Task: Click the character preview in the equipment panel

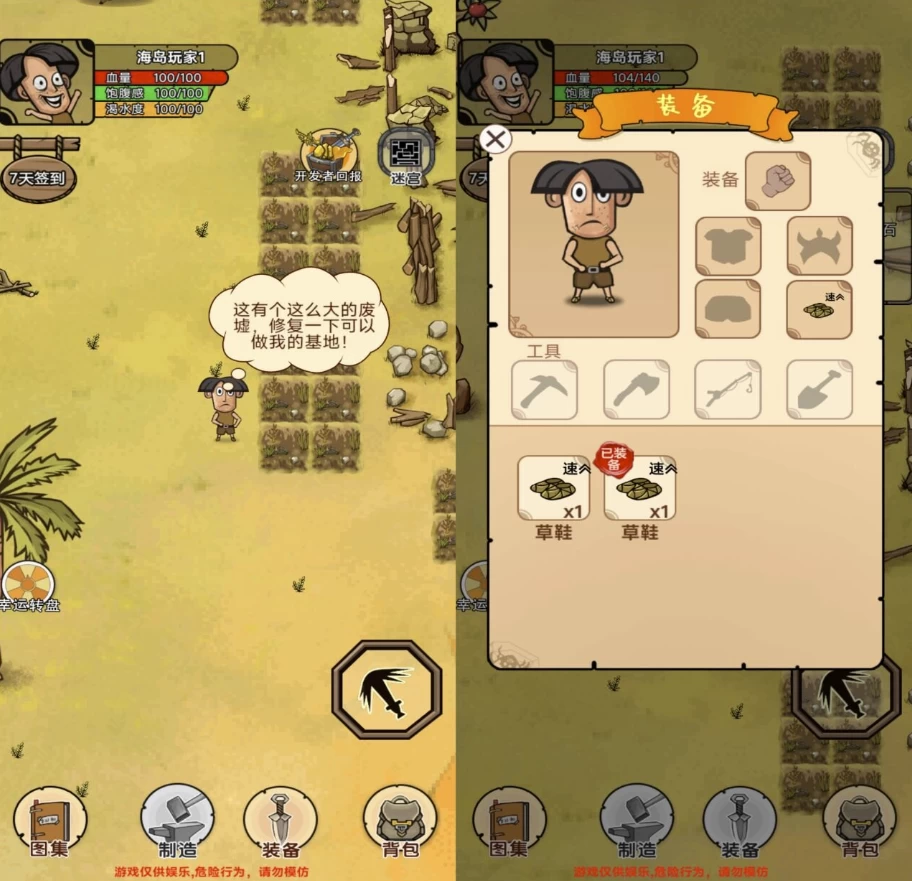Action: coord(593,244)
